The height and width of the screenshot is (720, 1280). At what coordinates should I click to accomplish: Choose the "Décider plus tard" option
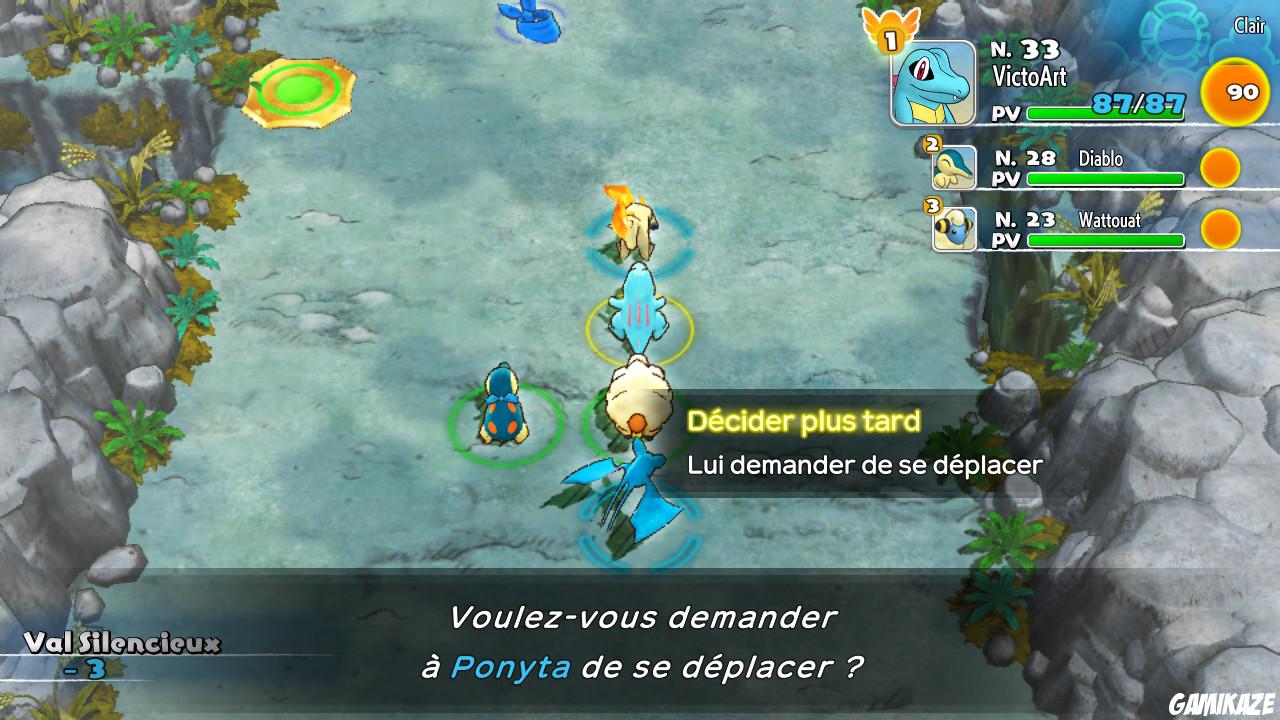coord(806,420)
